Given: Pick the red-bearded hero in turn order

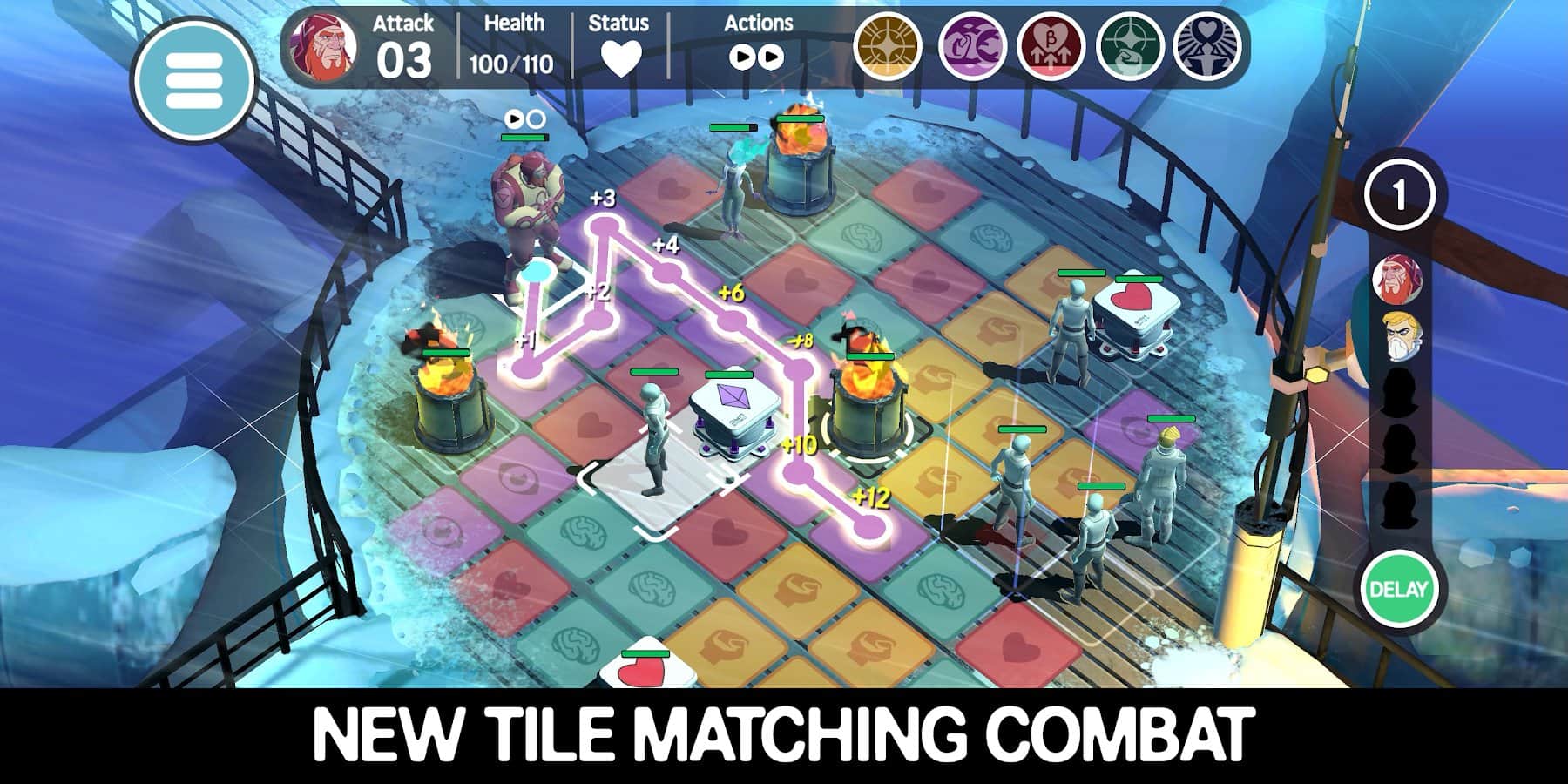Looking at the screenshot, I should 1396,280.
